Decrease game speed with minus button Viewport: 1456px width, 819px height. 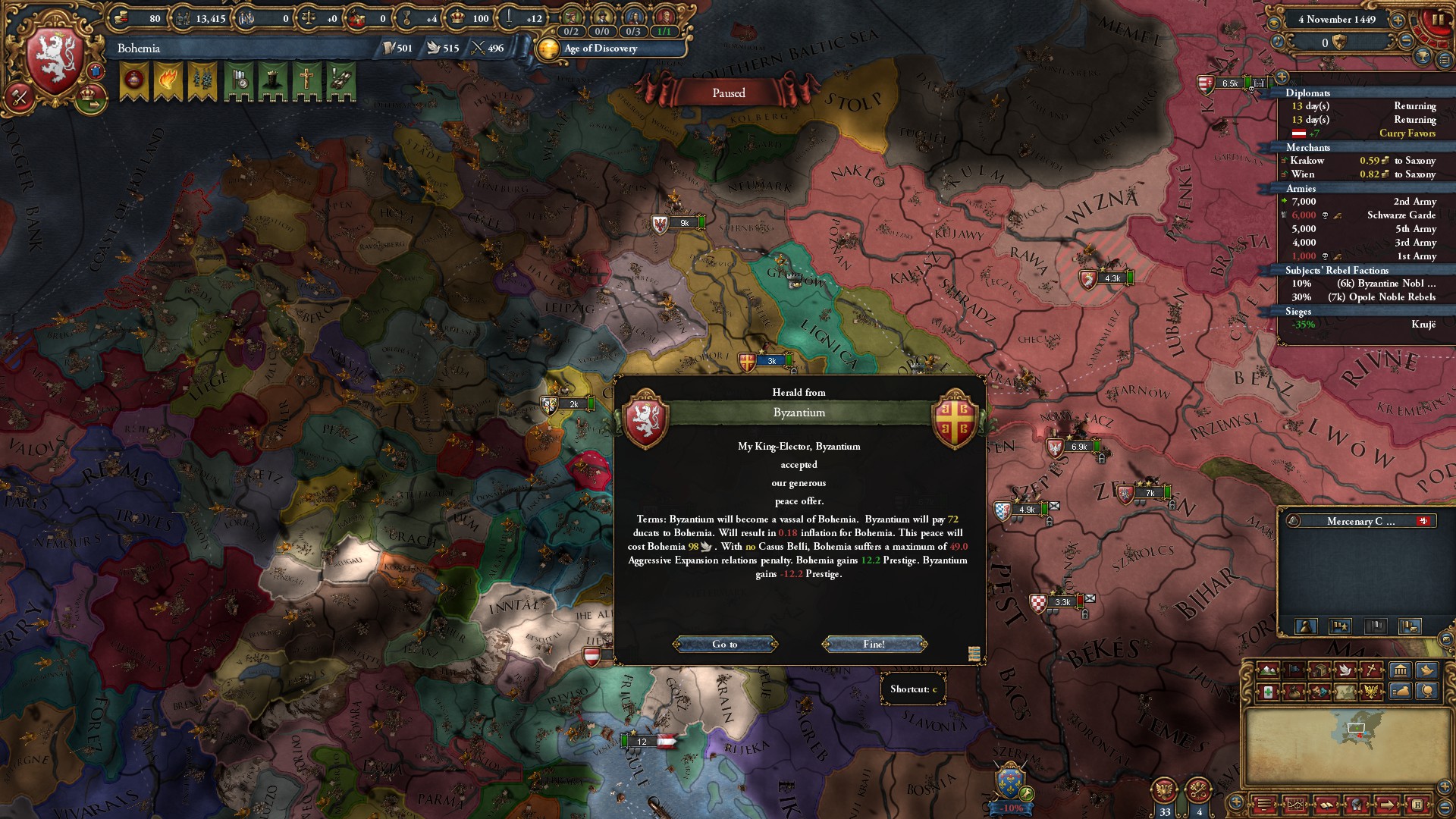click(x=1405, y=42)
